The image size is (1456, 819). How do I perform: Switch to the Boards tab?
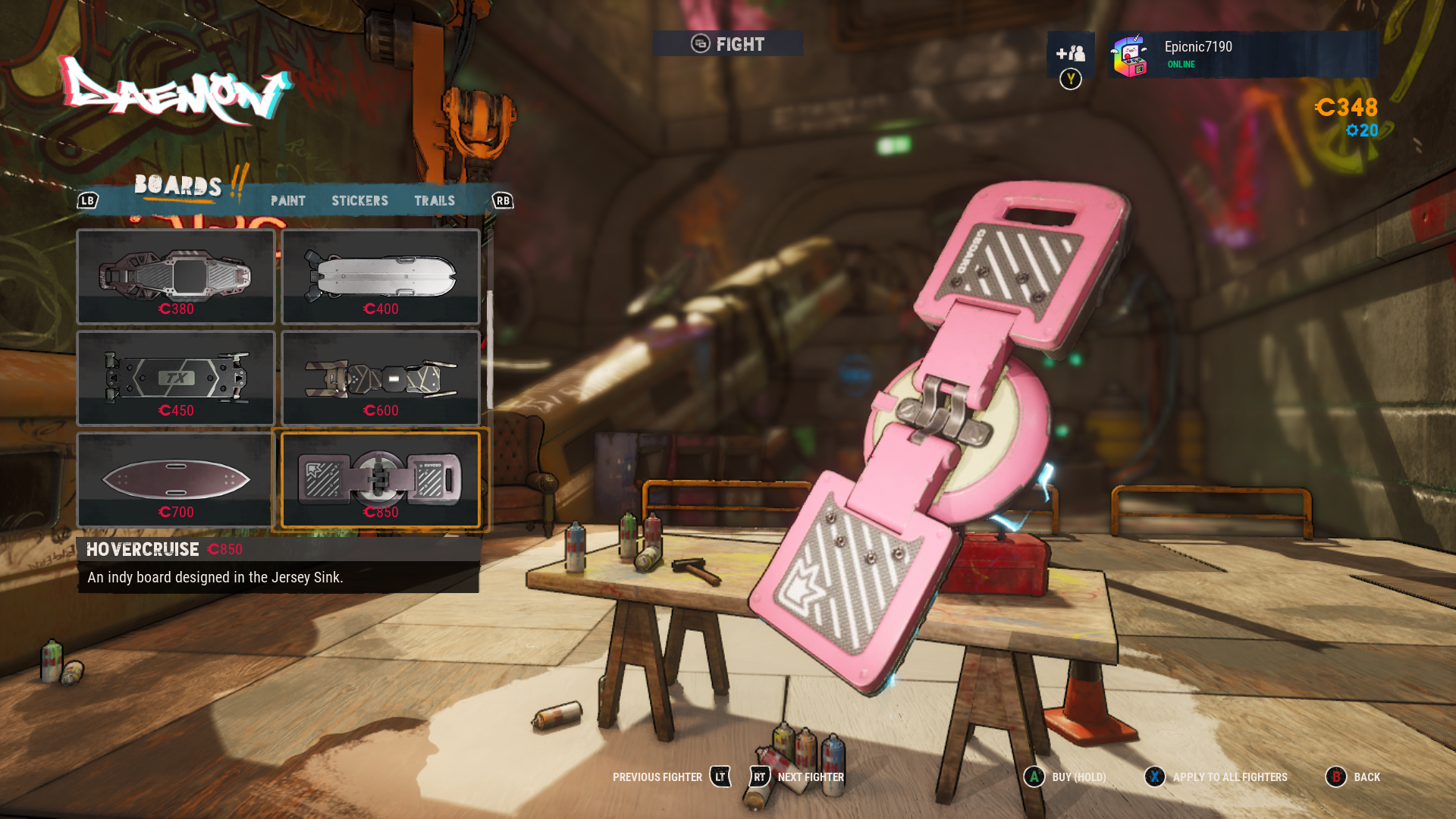178,186
